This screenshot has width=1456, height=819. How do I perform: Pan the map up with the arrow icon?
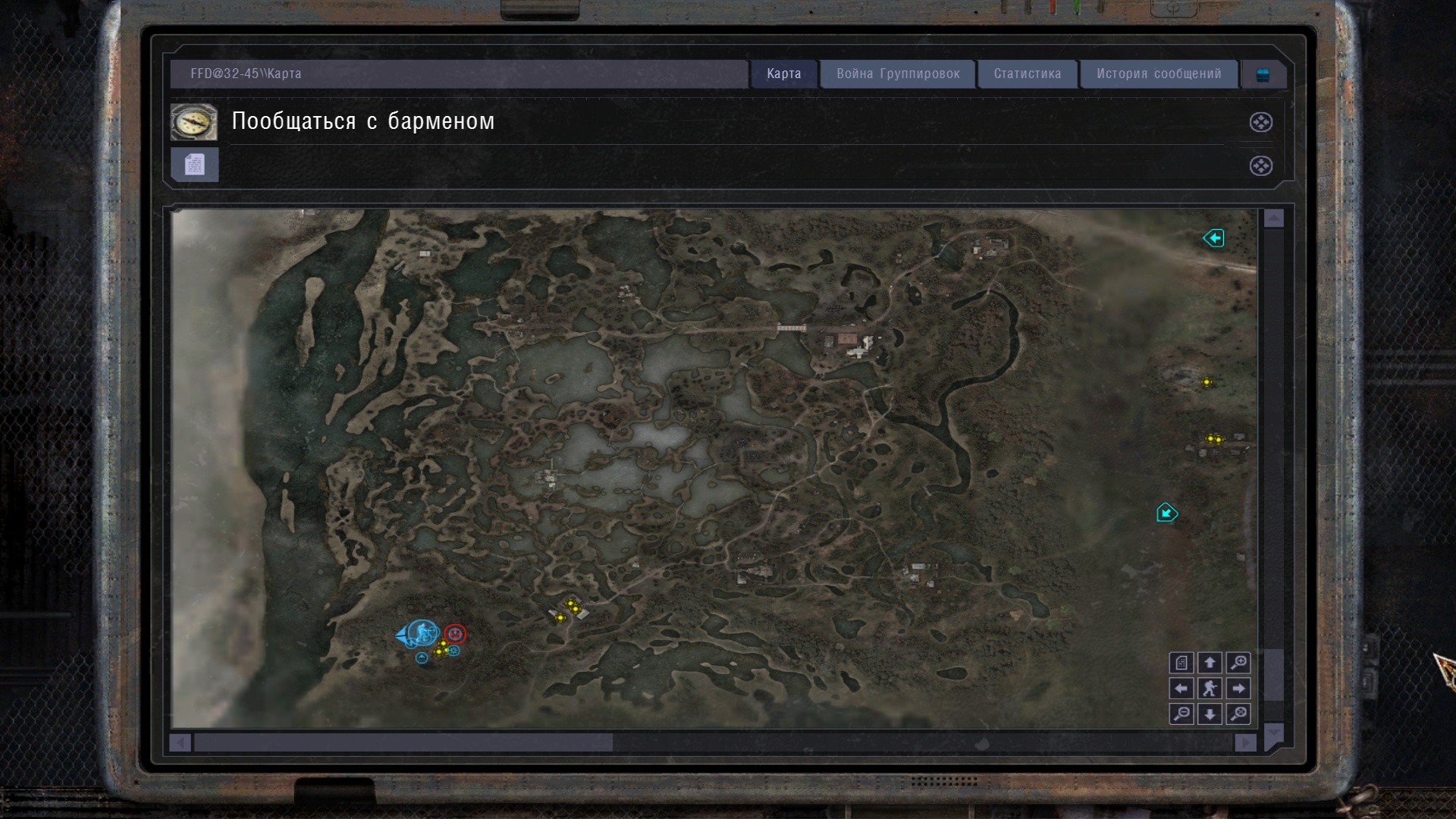pos(1211,663)
